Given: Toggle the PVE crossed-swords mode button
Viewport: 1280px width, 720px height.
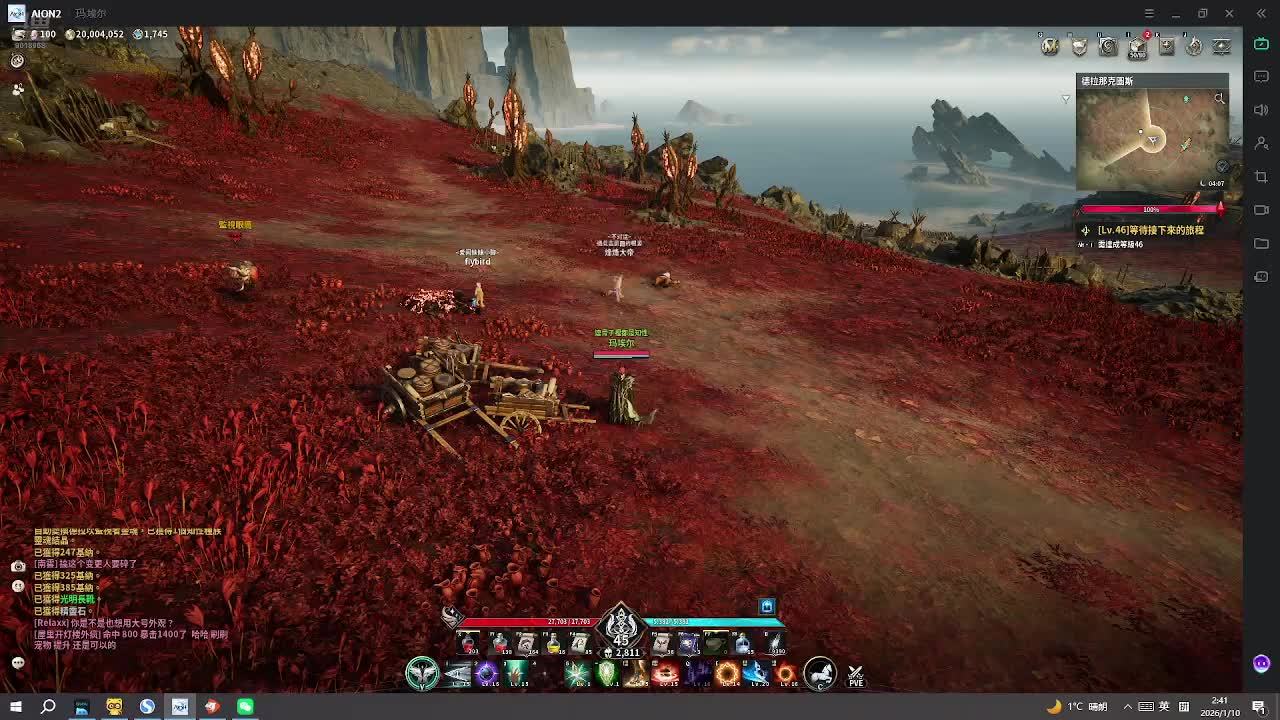Looking at the screenshot, I should pos(855,676).
